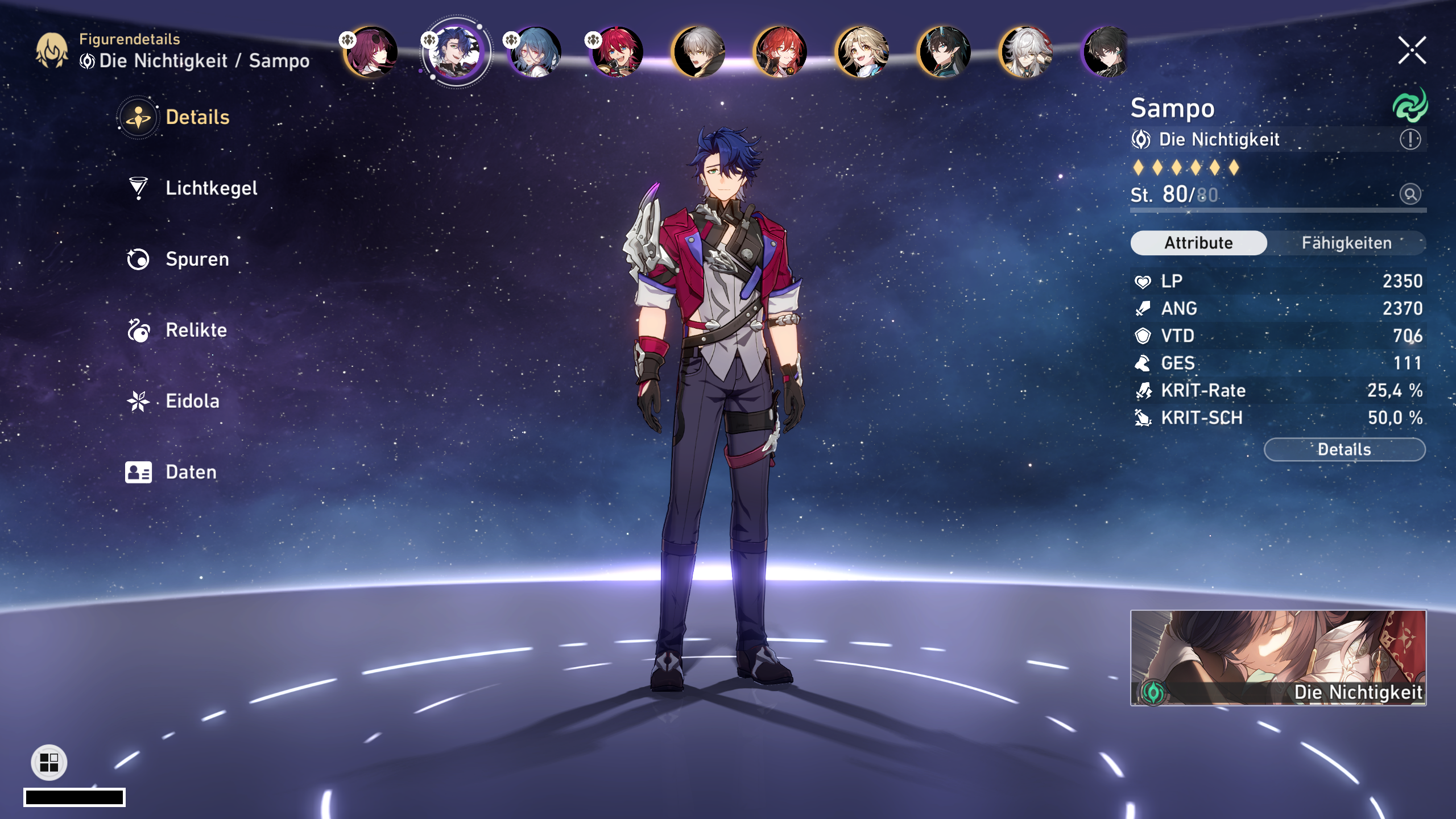
Task: Pick the white-haired character portrait
Action: [1027, 52]
